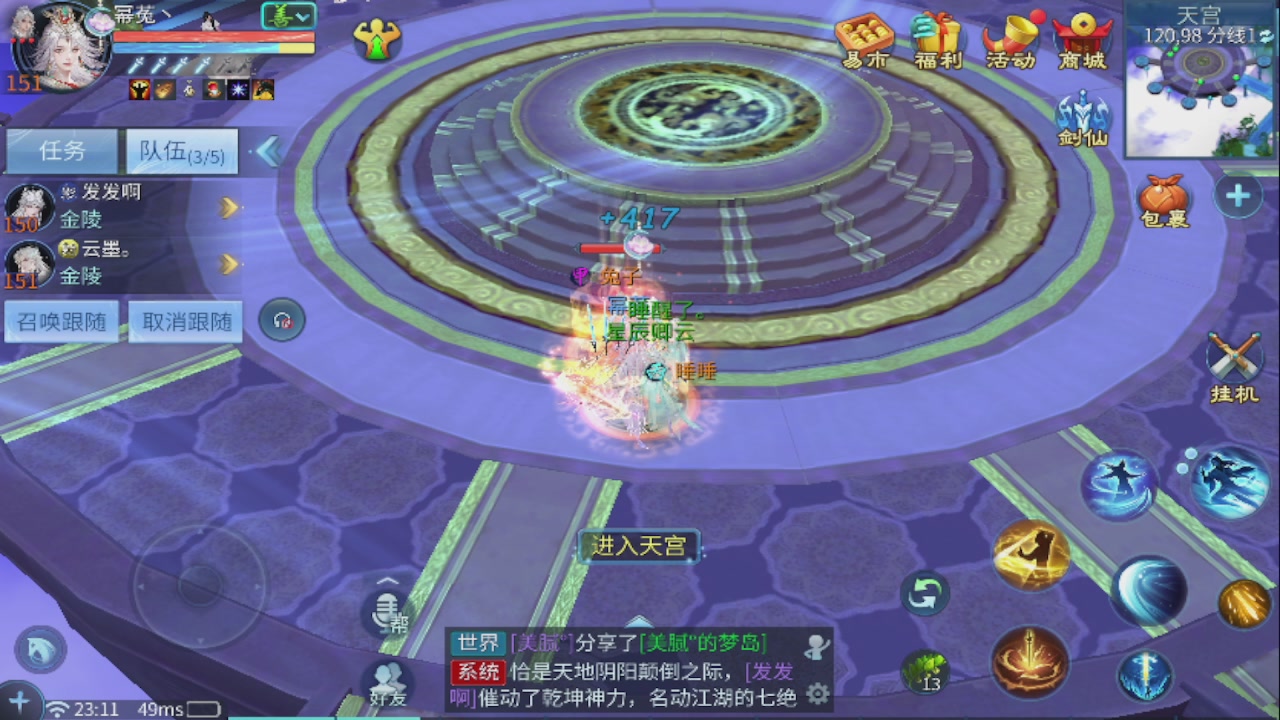1280x720 pixels.
Task: Open the dropdown beside the green title emblem
Action: pos(302,15)
